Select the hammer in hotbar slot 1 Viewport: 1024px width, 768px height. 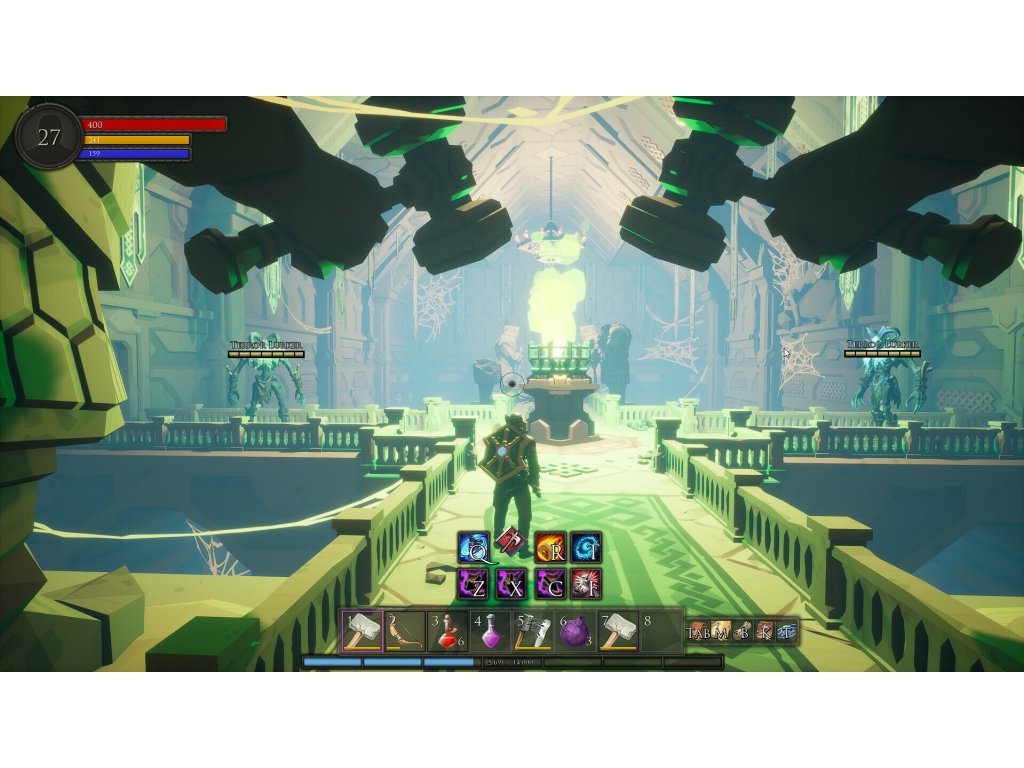coord(362,630)
